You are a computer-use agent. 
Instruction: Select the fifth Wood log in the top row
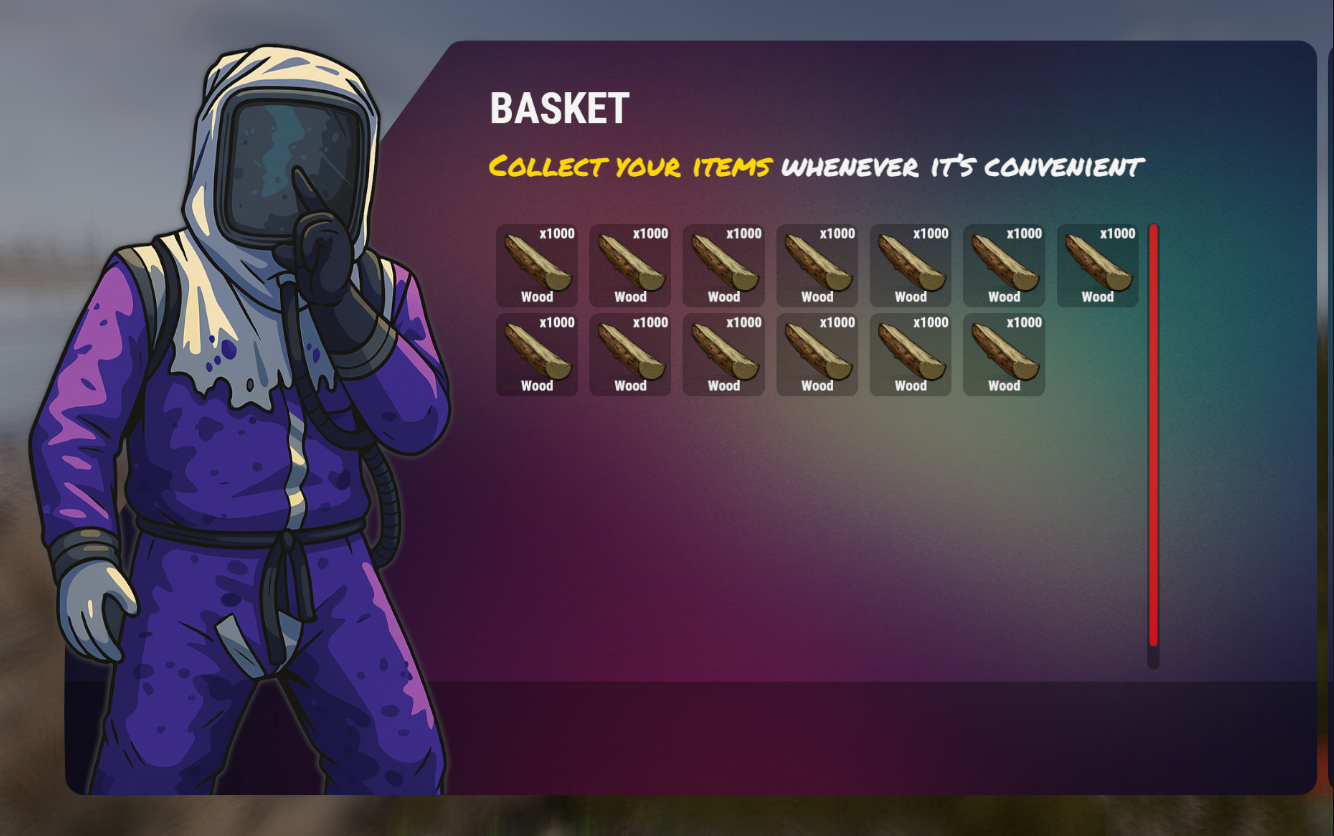point(910,264)
